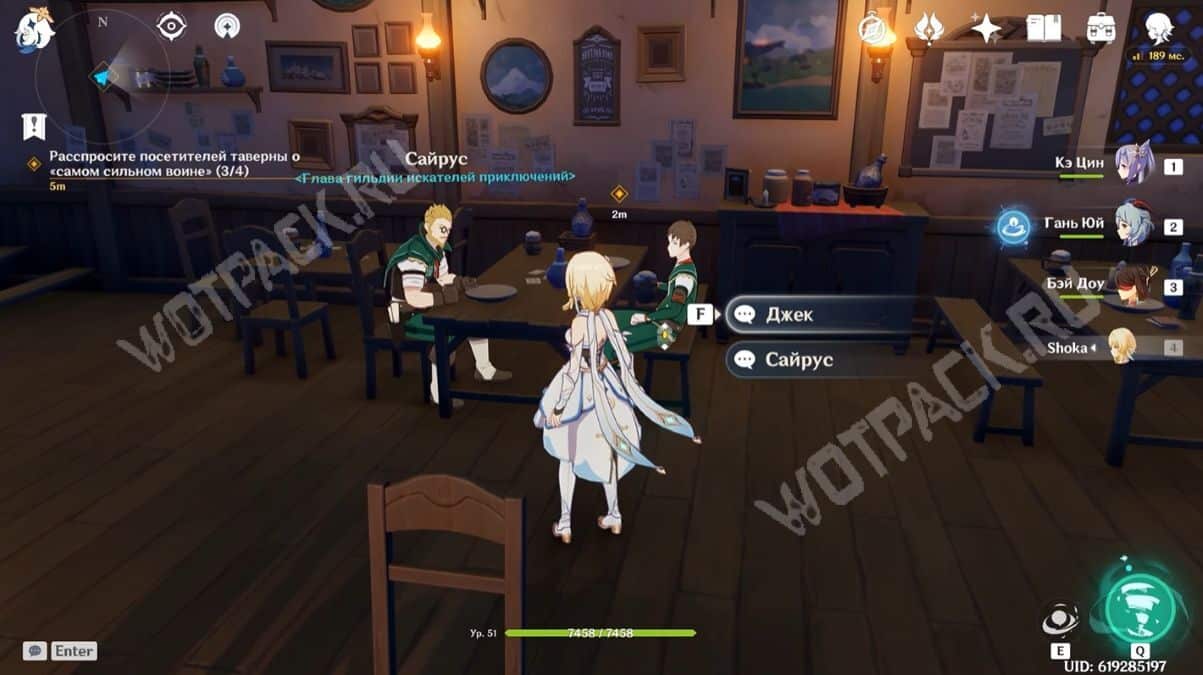This screenshot has width=1203, height=675.
Task: Open the chat speech bubble button
Action: (35, 650)
